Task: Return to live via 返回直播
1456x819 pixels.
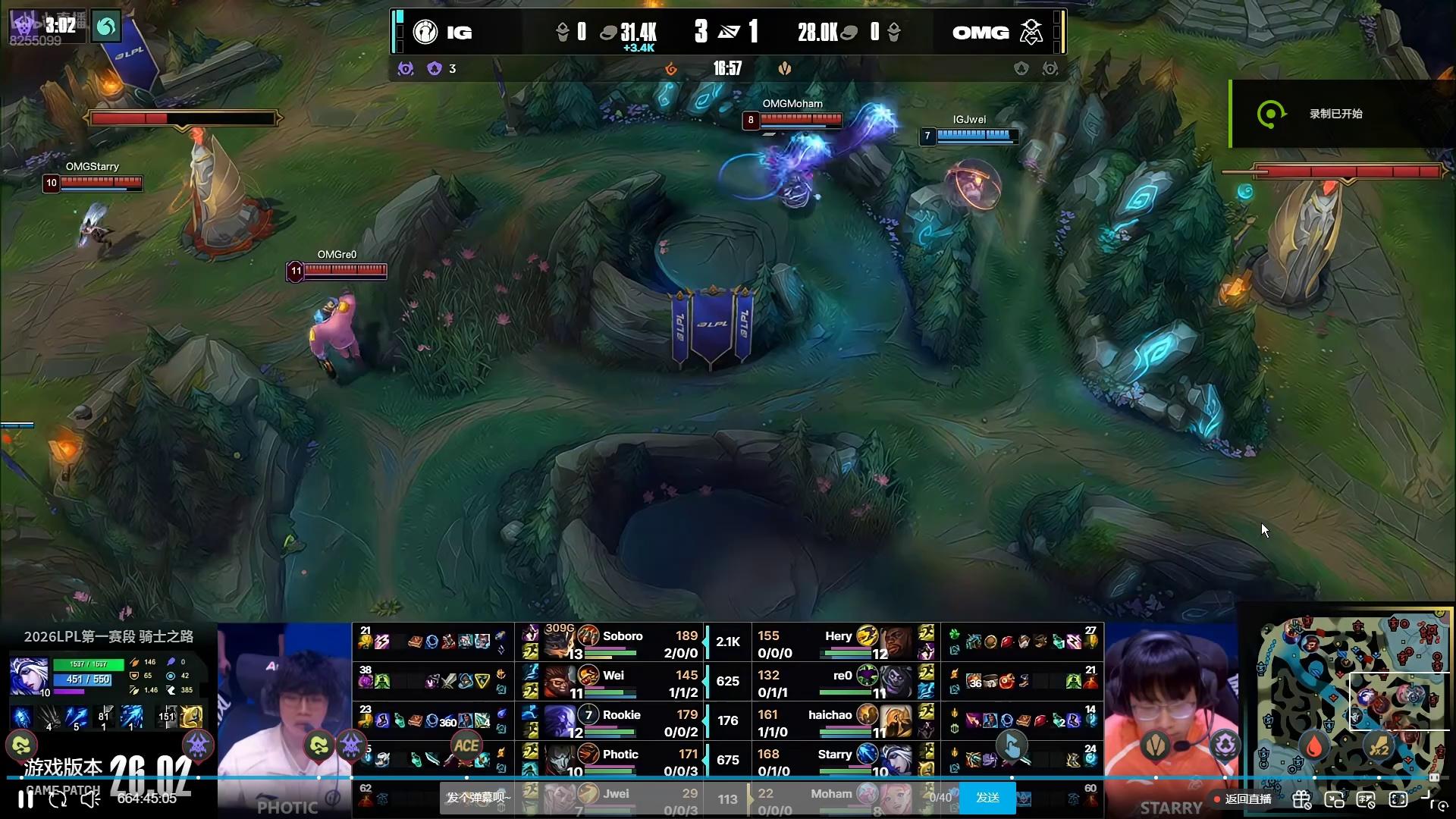Action: click(1243, 799)
